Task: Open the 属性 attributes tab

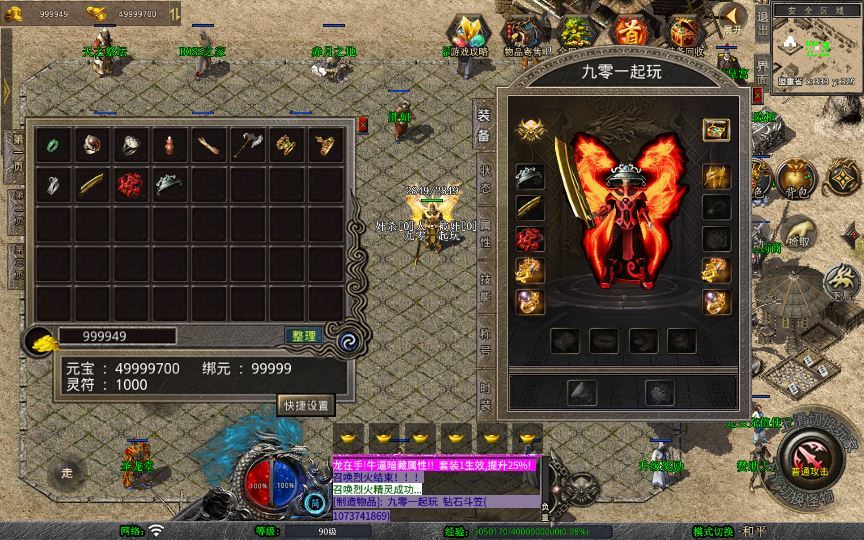Action: coord(485,234)
